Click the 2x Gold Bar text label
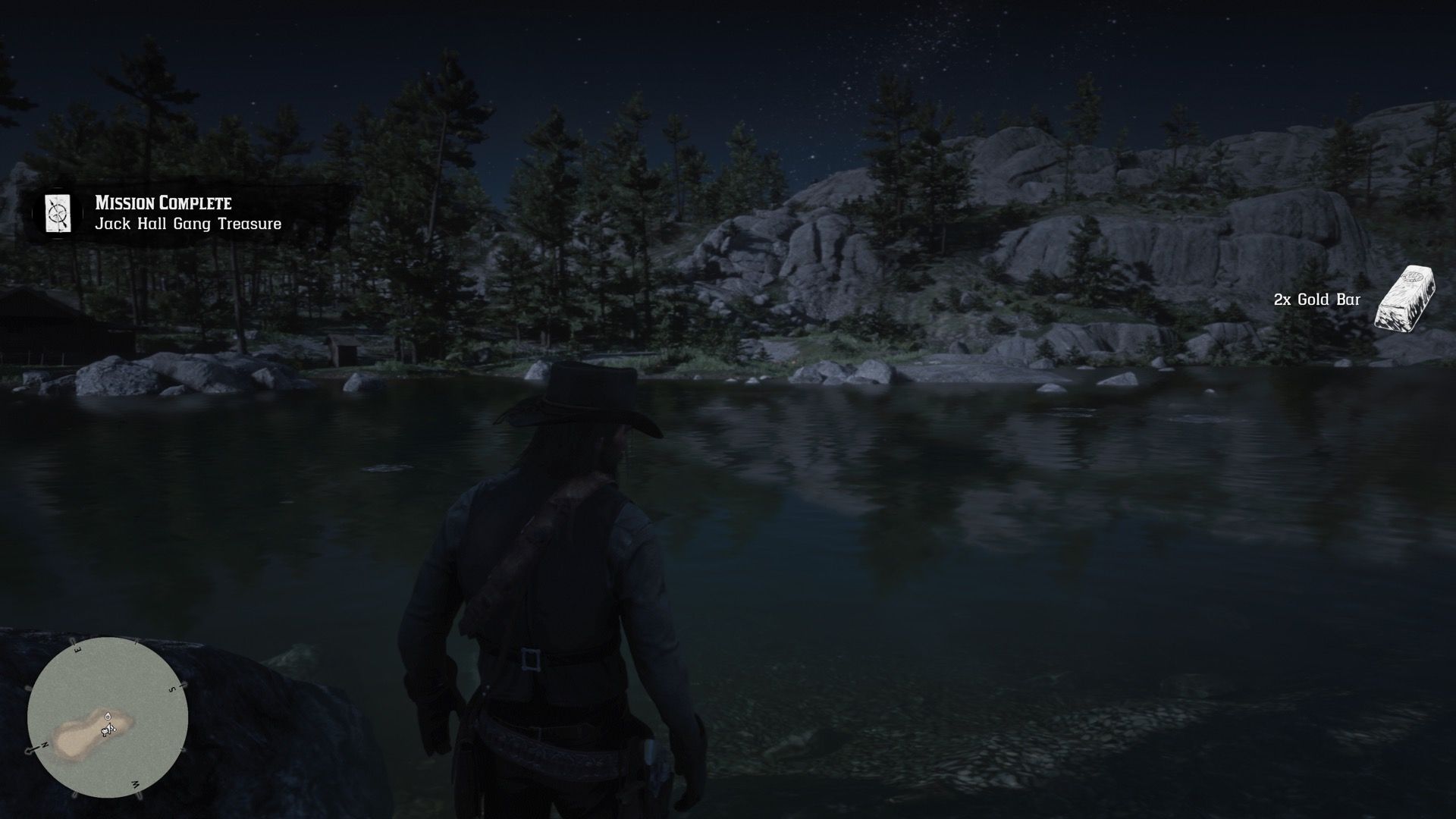 (1319, 300)
